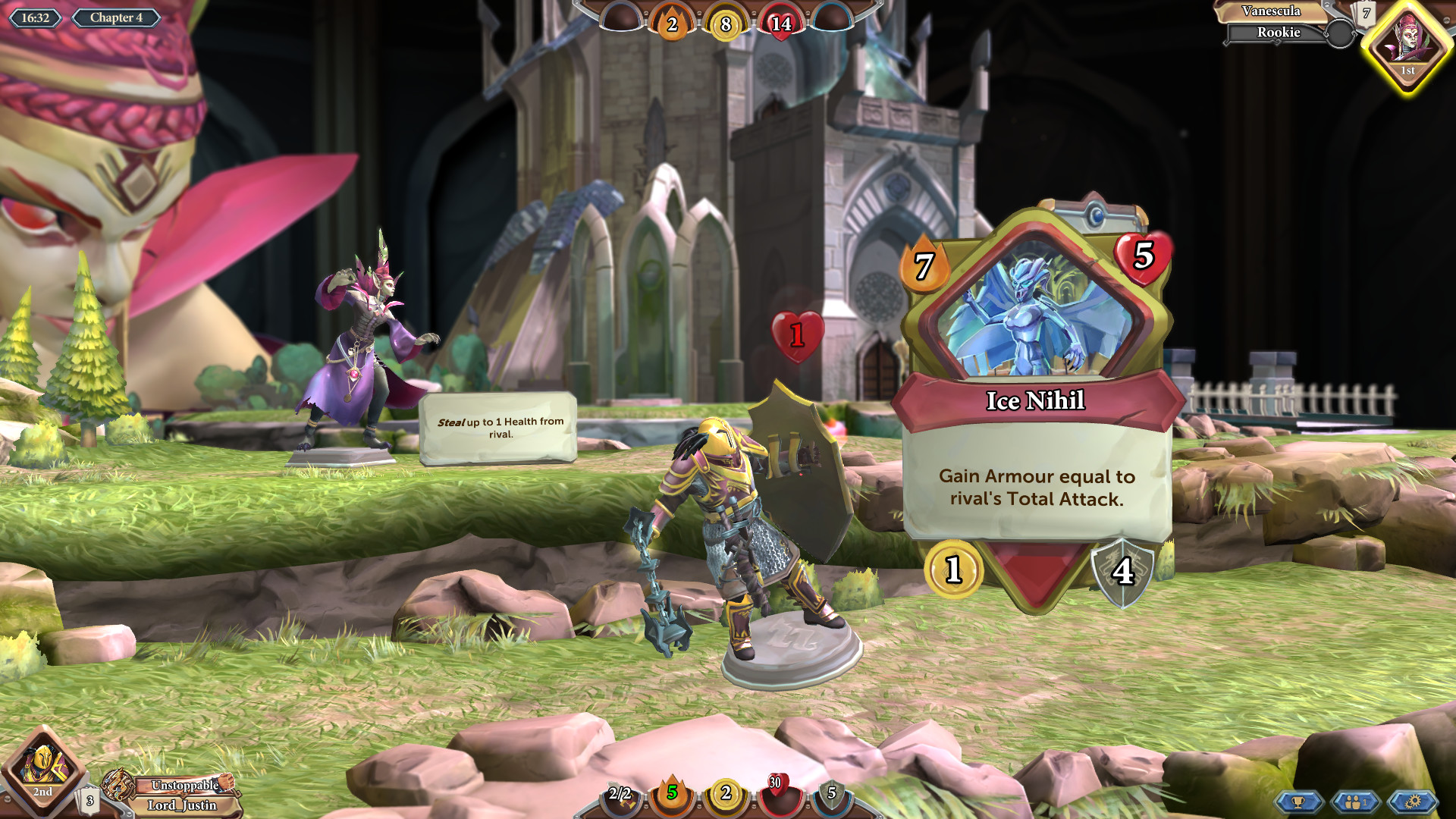Select Vanescula's 1st-place portrait
This screenshot has height=819, width=1456.
click(1408, 45)
